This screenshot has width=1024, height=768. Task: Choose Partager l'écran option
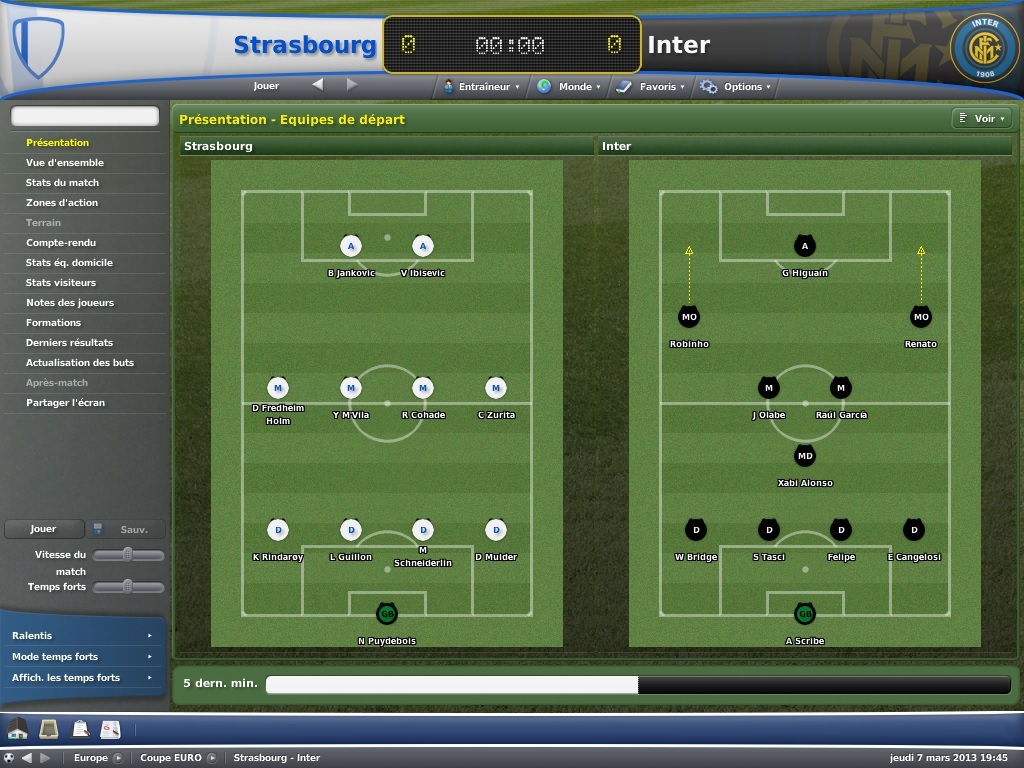65,403
